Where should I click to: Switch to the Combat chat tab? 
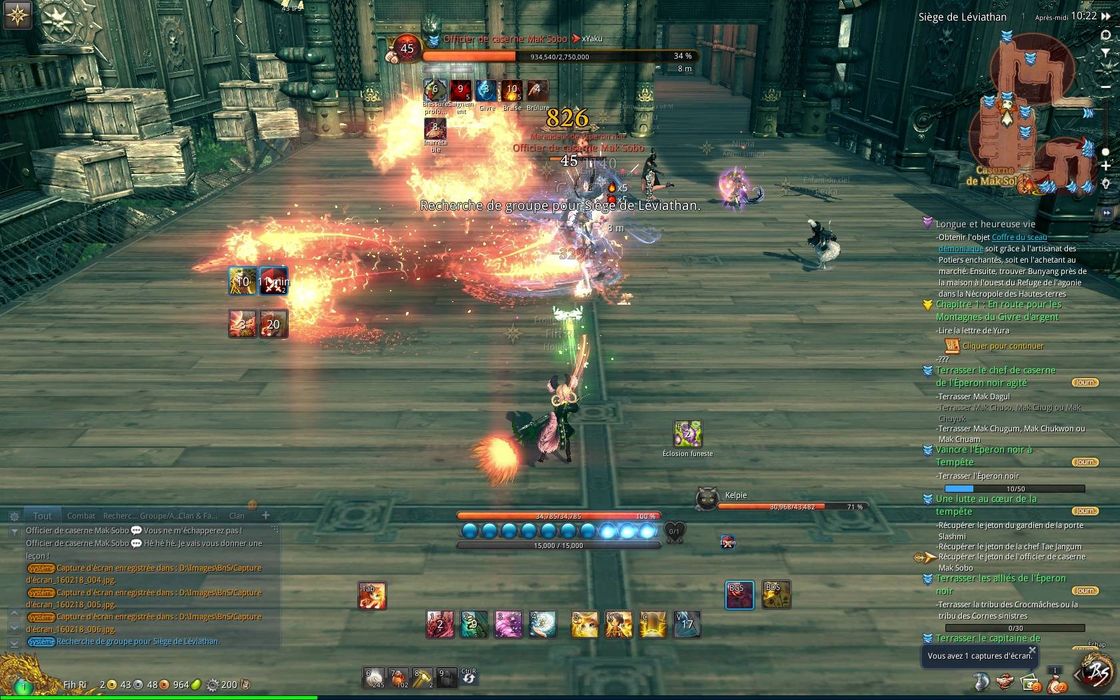81,515
